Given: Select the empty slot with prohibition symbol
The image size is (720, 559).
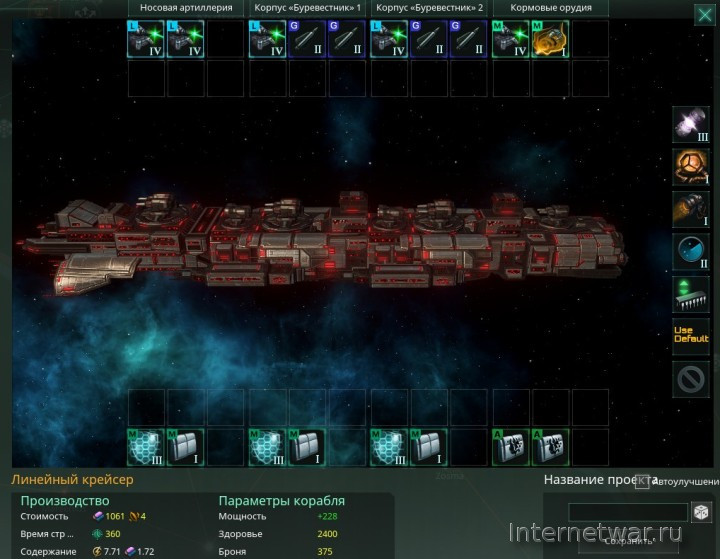Looking at the screenshot, I should [691, 380].
